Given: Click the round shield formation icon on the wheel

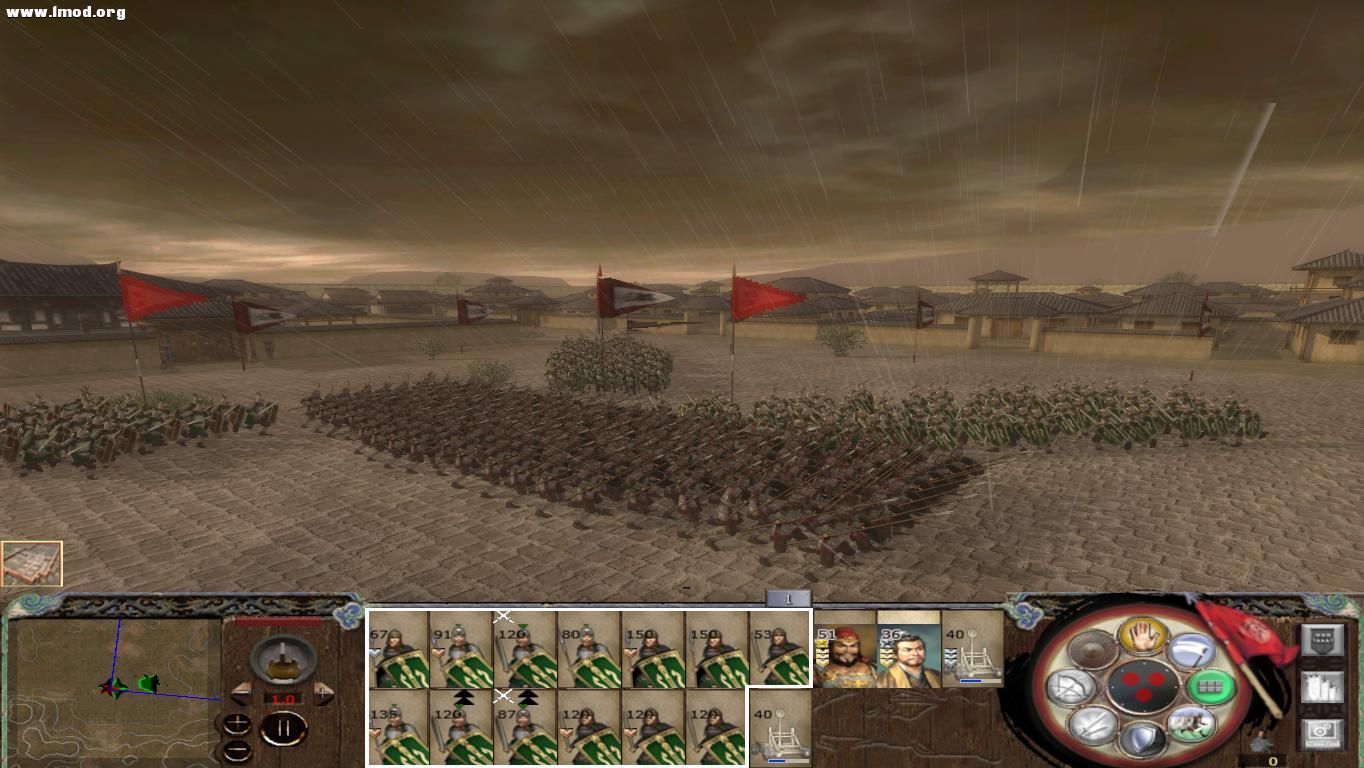Looking at the screenshot, I should (x=1092, y=650).
